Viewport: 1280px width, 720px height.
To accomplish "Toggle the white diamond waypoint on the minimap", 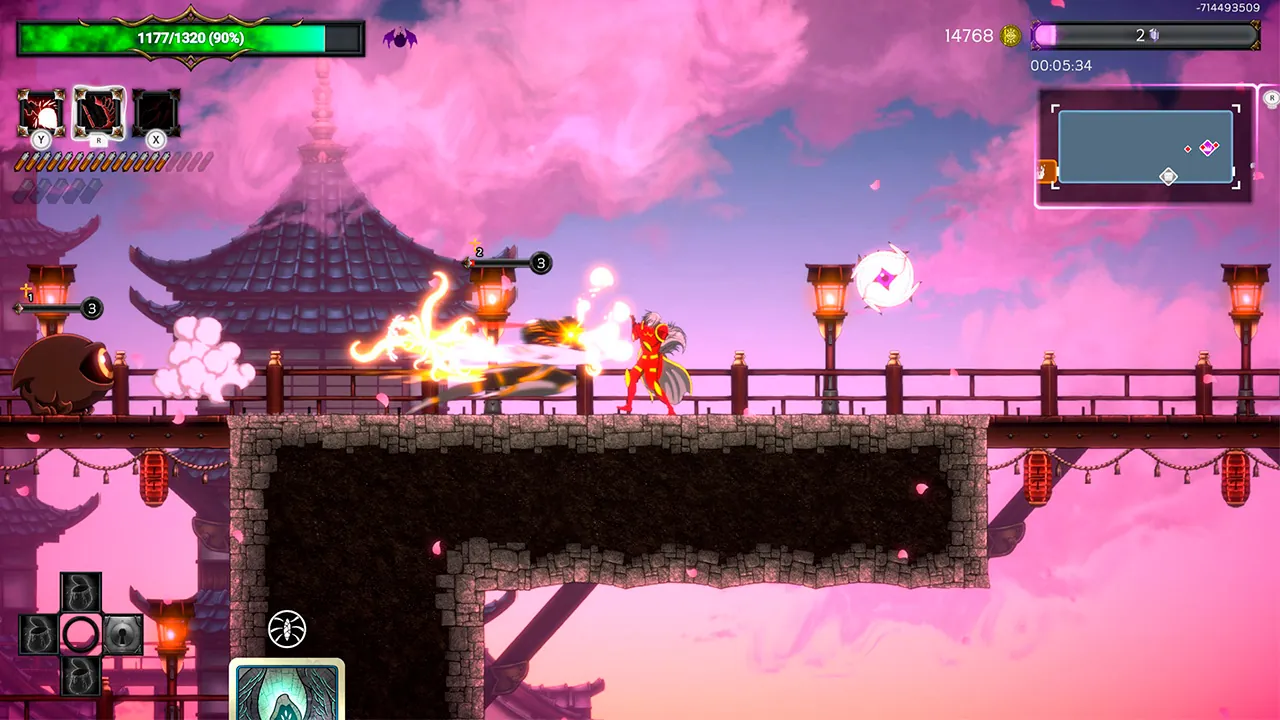I will point(1168,176).
